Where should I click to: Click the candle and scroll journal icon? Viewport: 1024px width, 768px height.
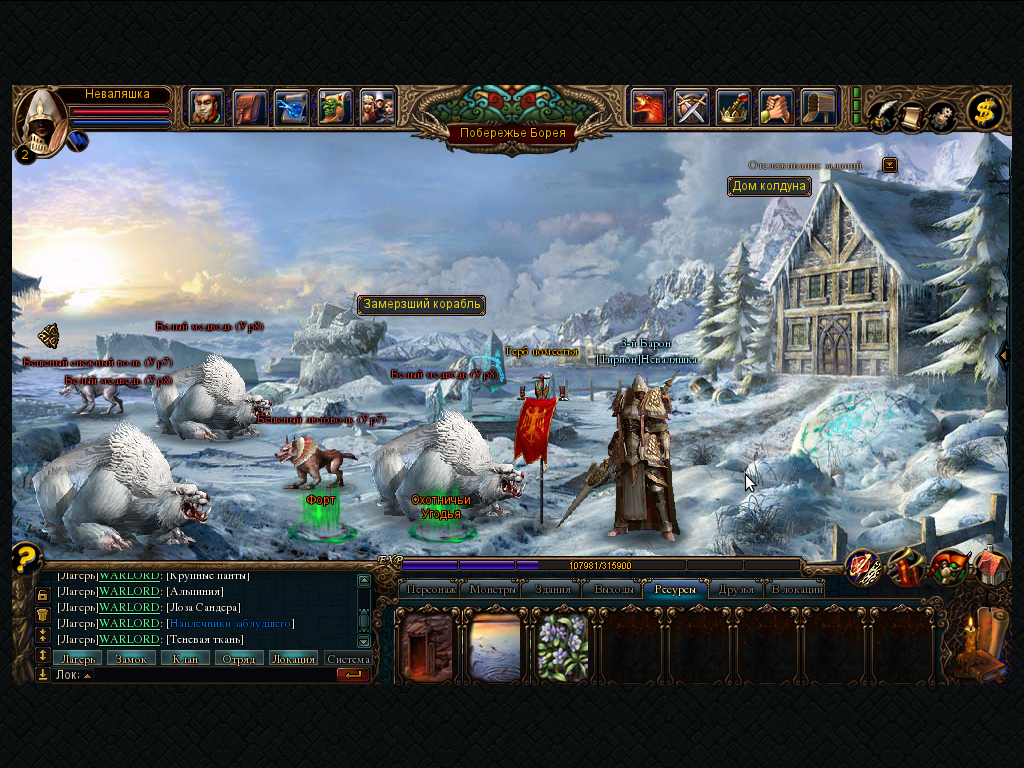pyautogui.click(x=974, y=645)
